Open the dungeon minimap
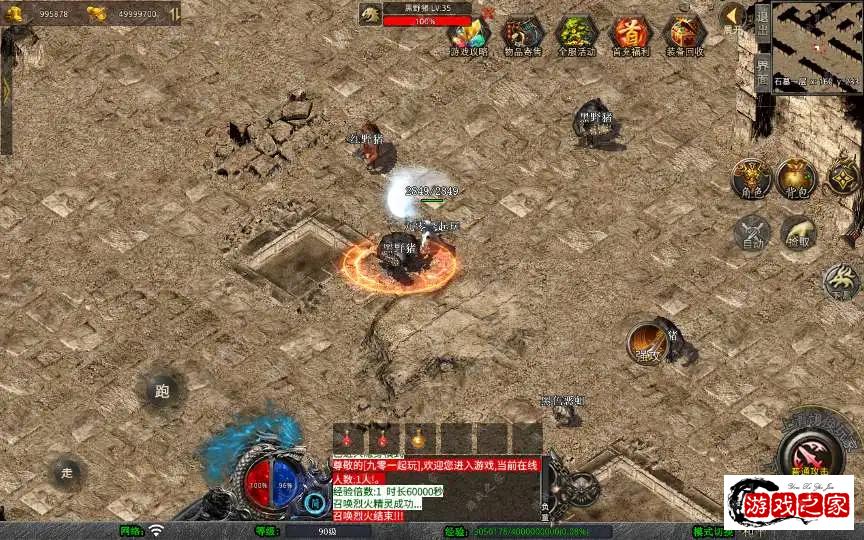 point(817,47)
